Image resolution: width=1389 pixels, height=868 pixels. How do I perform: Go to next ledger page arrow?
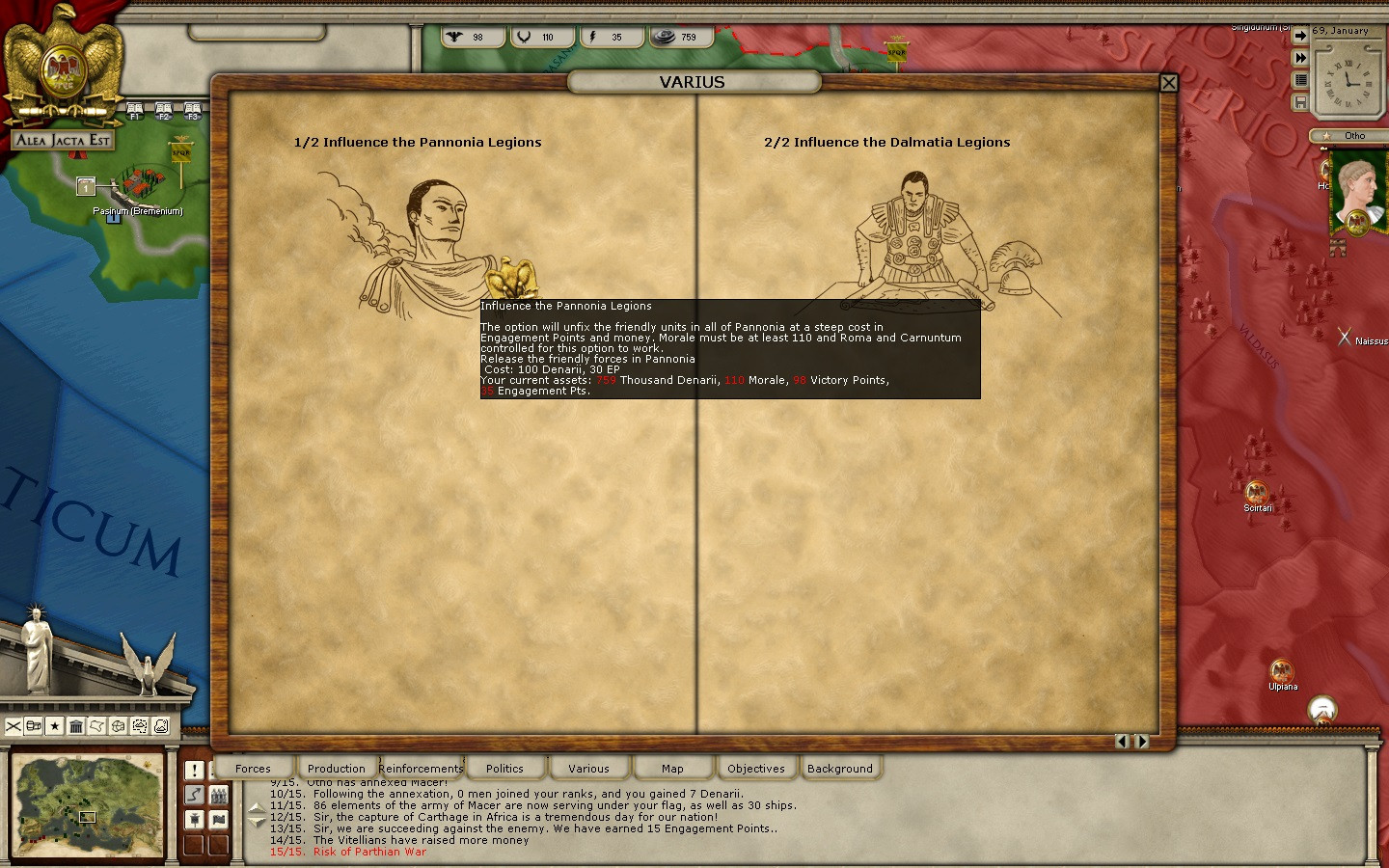click(x=1142, y=742)
